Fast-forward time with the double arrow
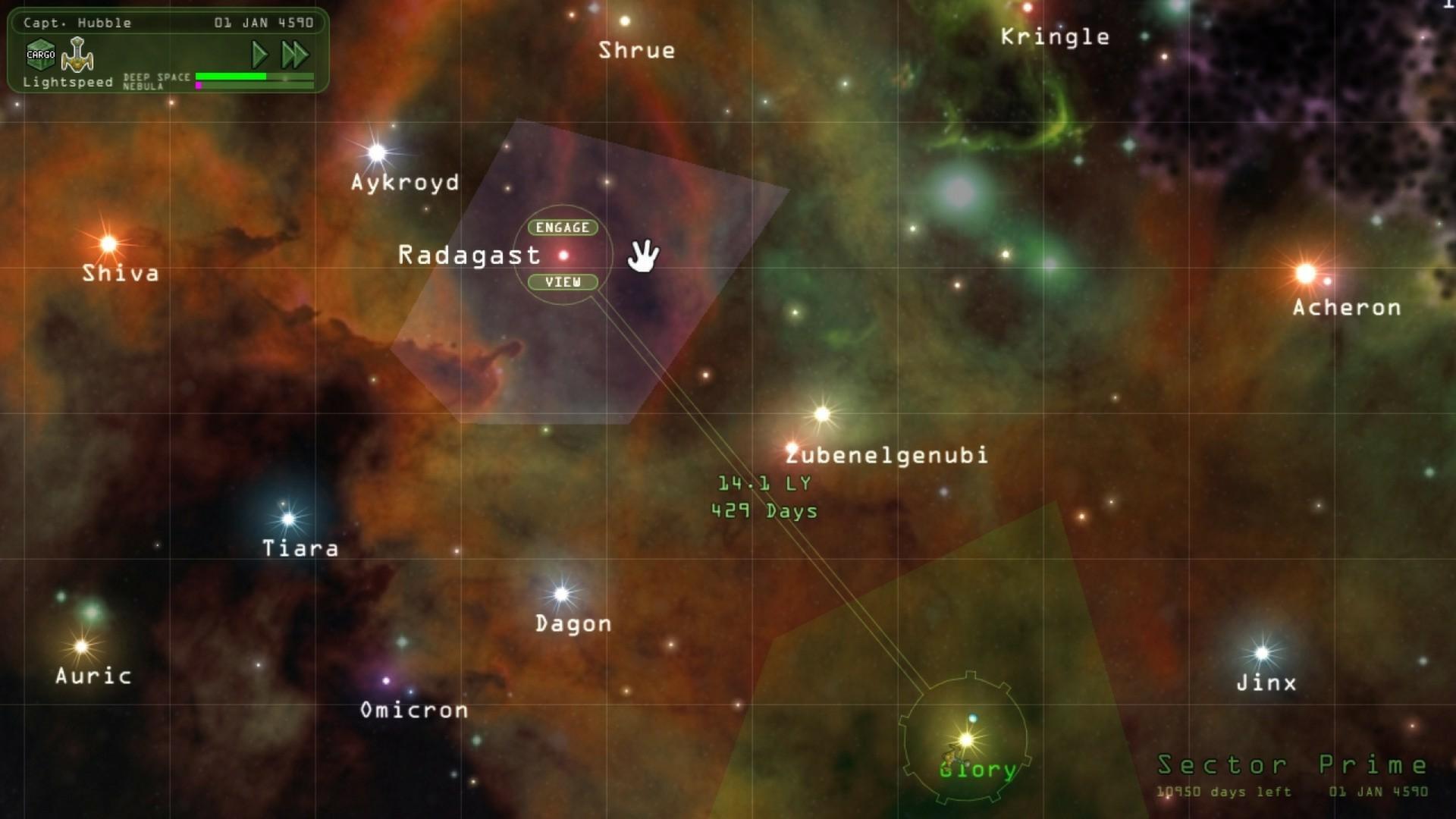This screenshot has height=819, width=1456. pyautogui.click(x=294, y=53)
